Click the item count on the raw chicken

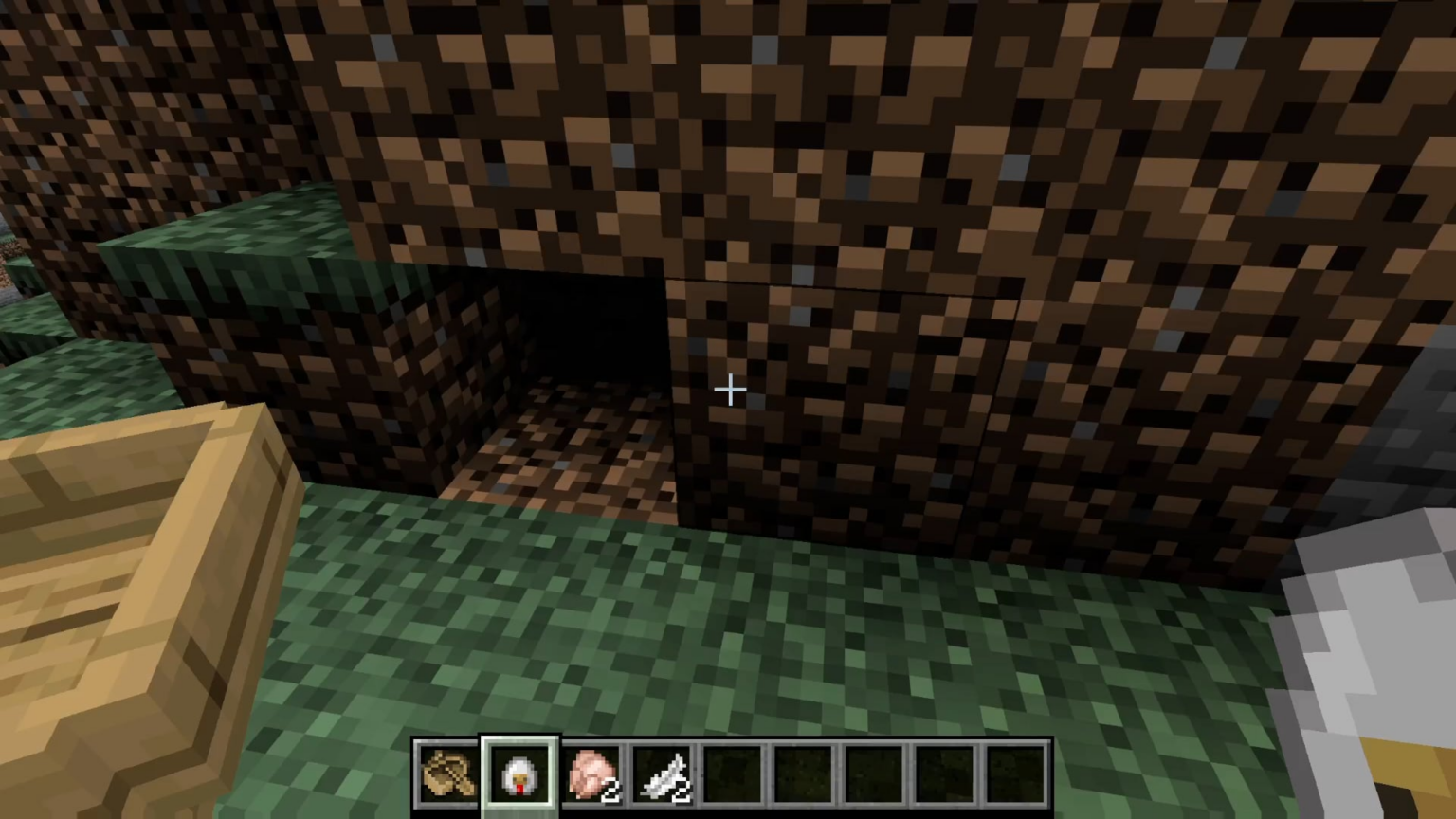[611, 790]
